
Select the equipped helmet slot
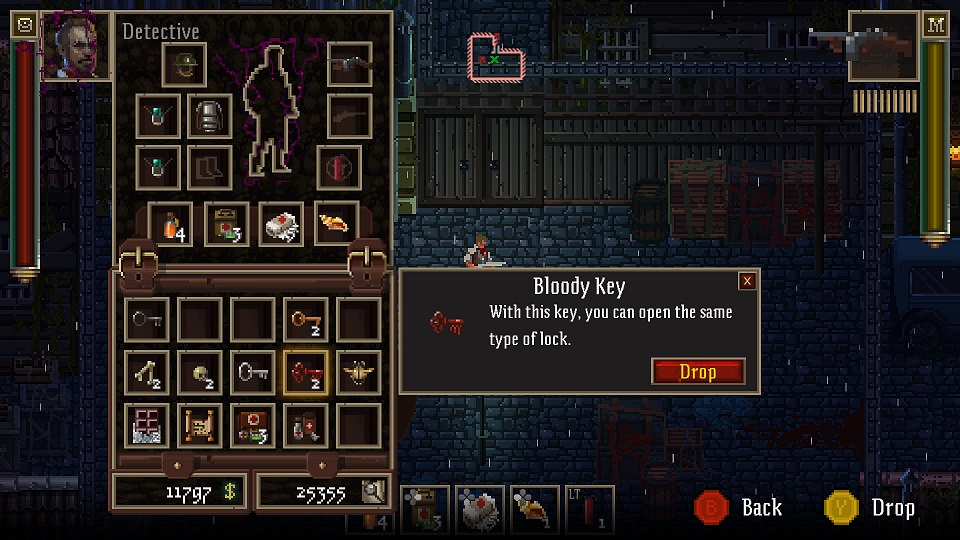(185, 65)
